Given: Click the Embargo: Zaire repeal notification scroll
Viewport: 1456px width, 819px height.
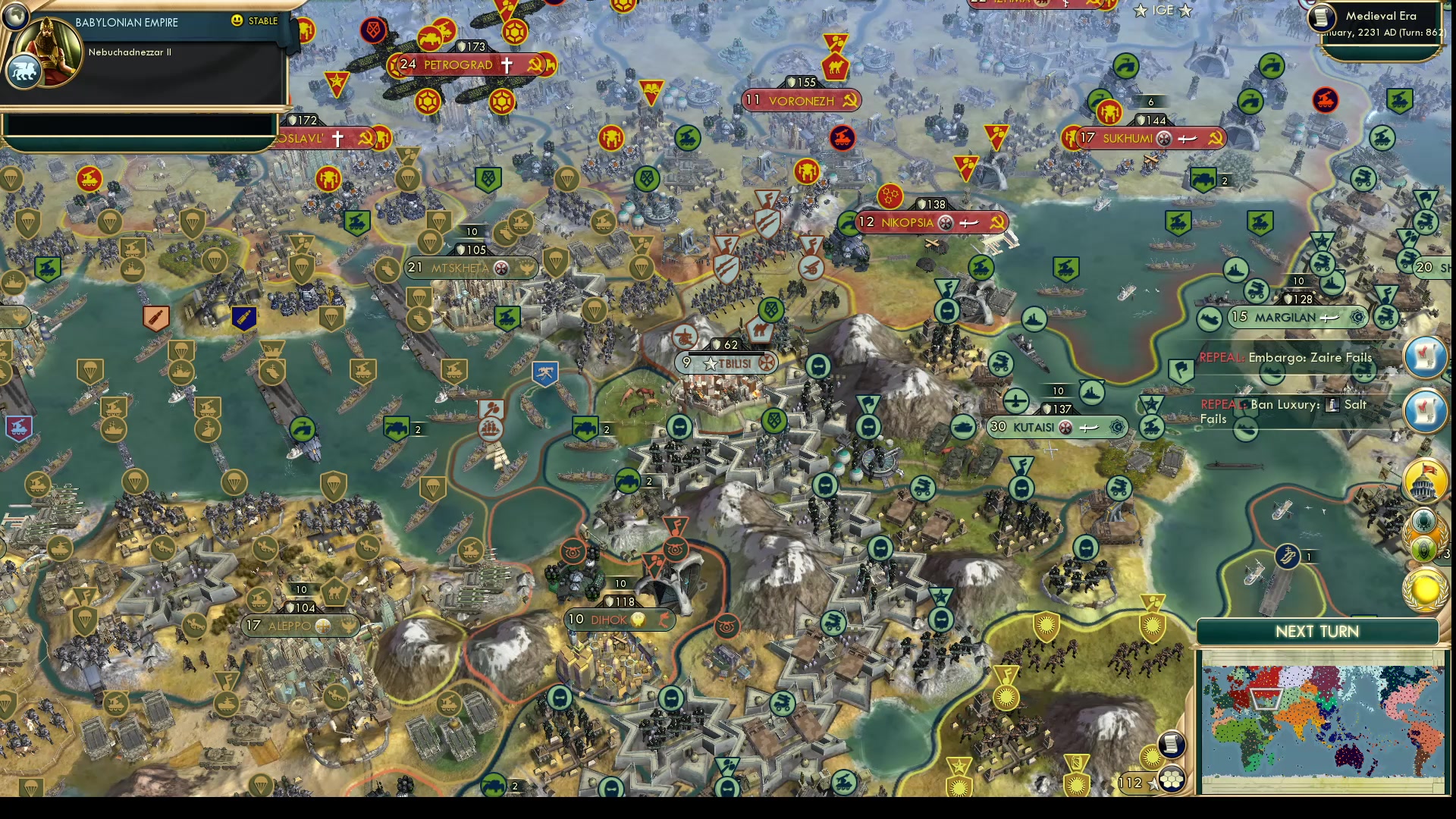Looking at the screenshot, I should pyautogui.click(x=1425, y=356).
